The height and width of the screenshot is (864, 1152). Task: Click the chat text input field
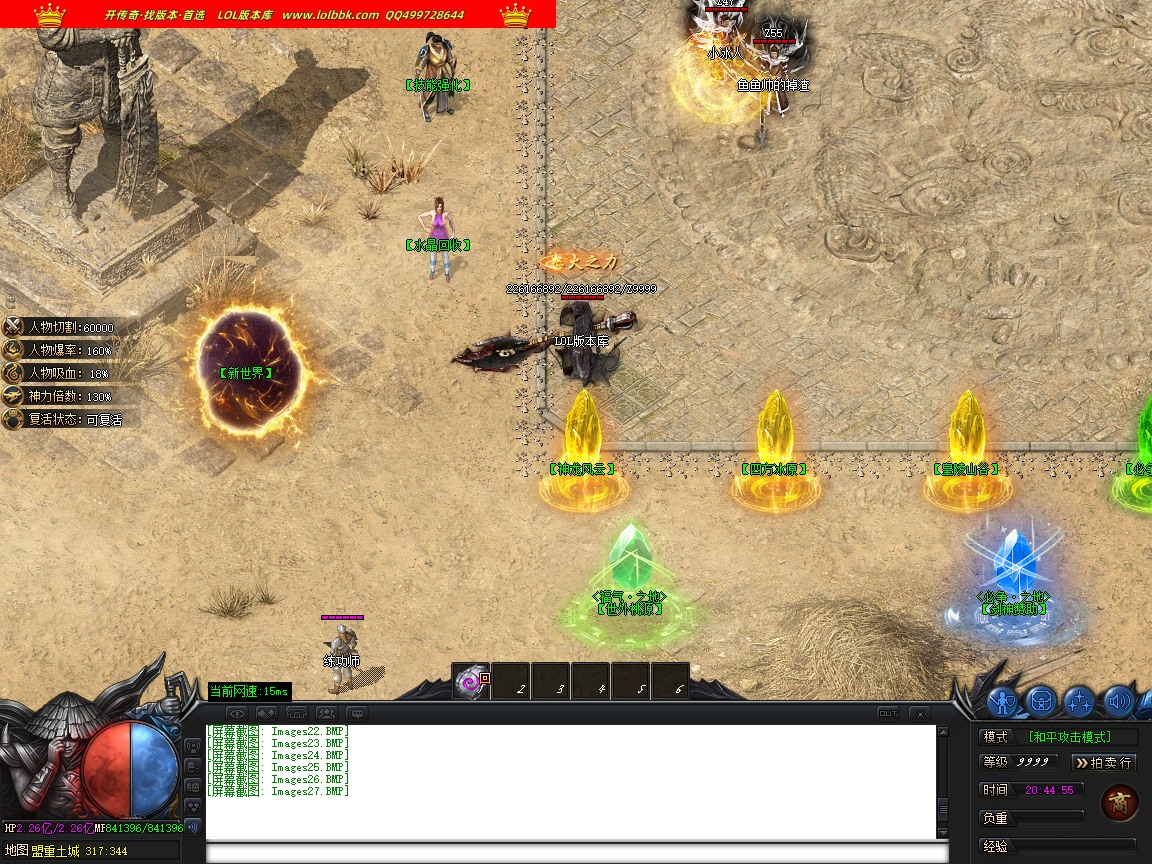(x=576, y=853)
